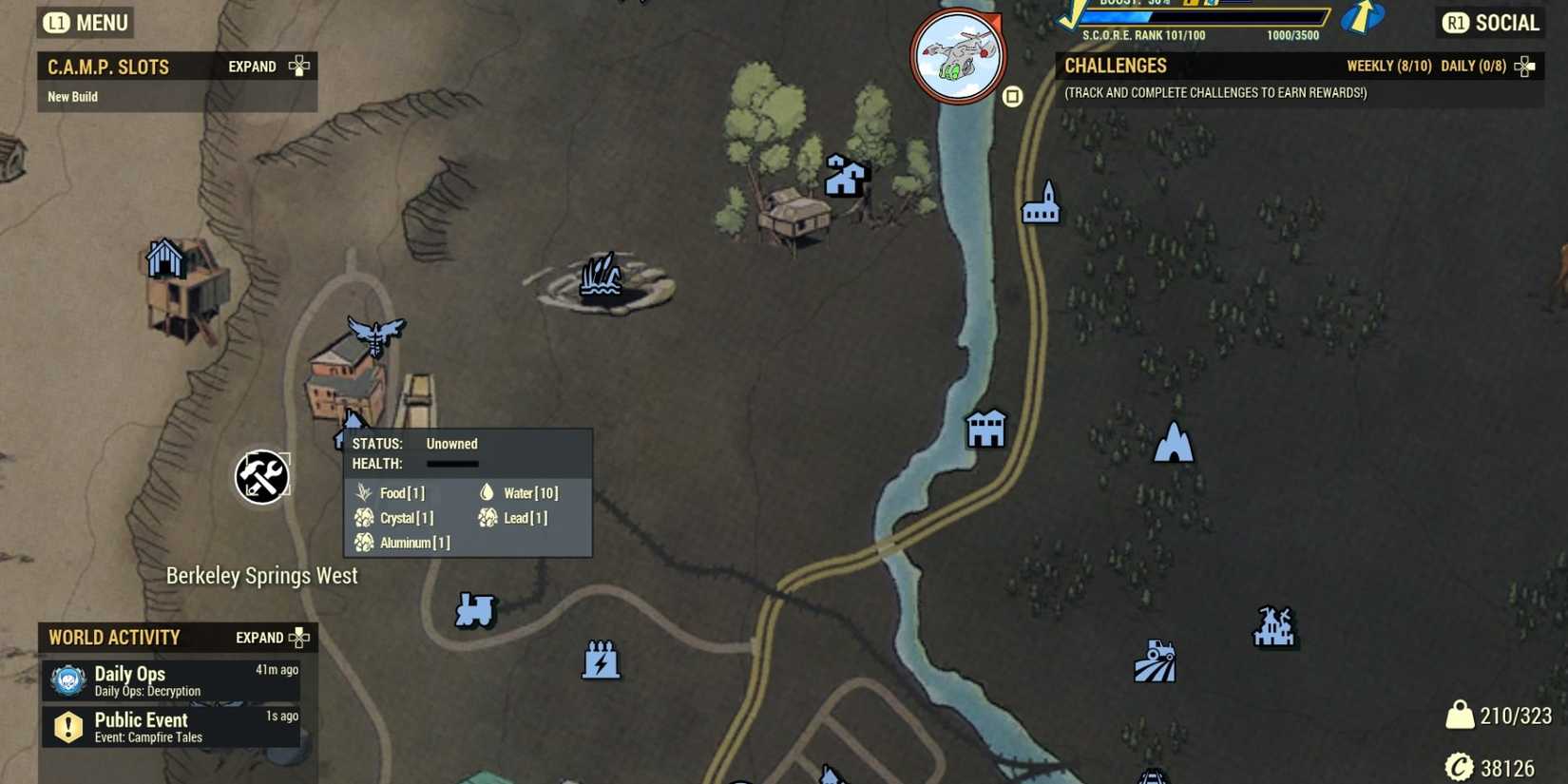Click the caps total 38126
Screen dimensions: 1568x784
pyautogui.click(x=1508, y=766)
